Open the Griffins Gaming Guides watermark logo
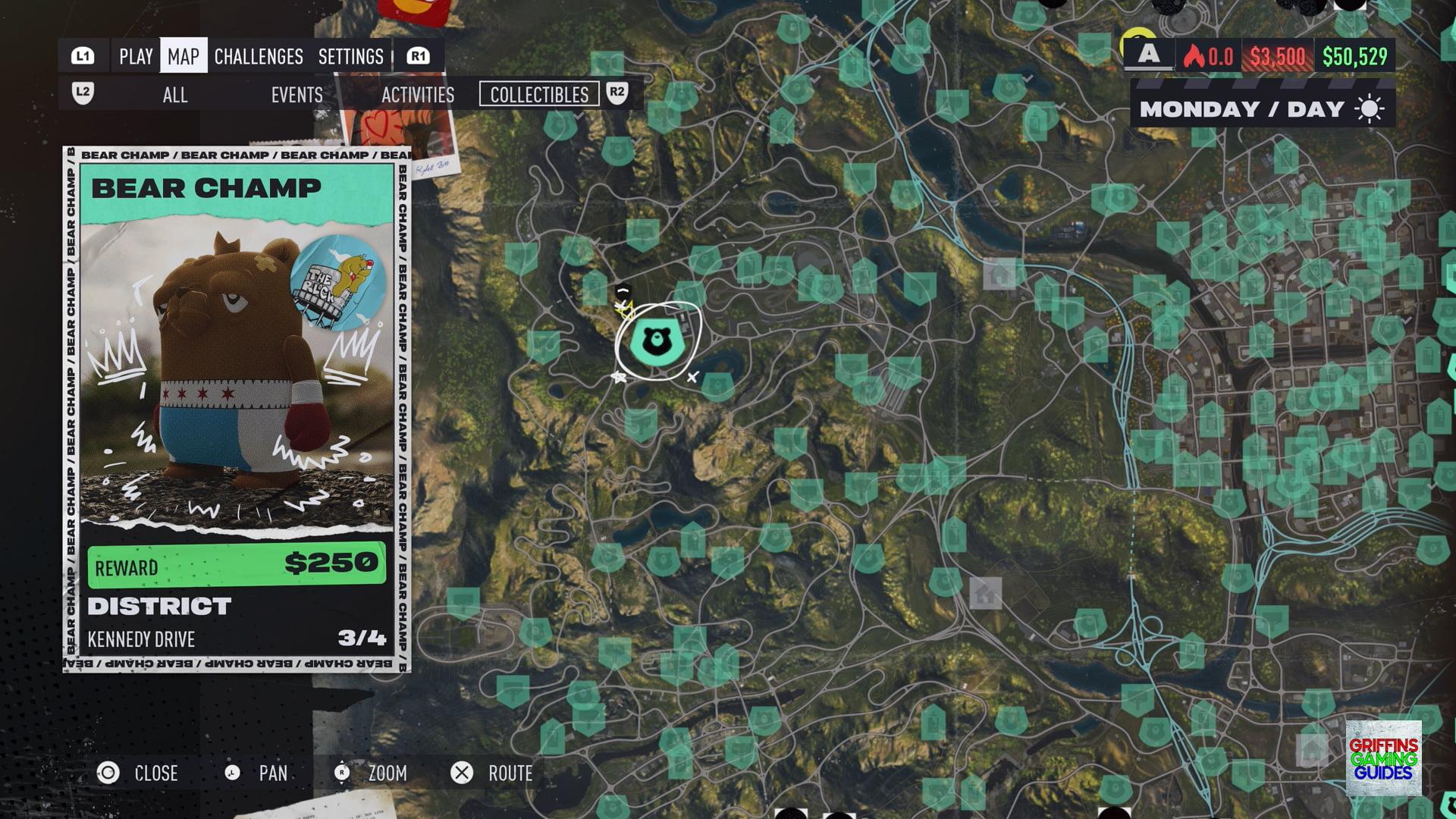The image size is (1456, 819). coord(1383,758)
